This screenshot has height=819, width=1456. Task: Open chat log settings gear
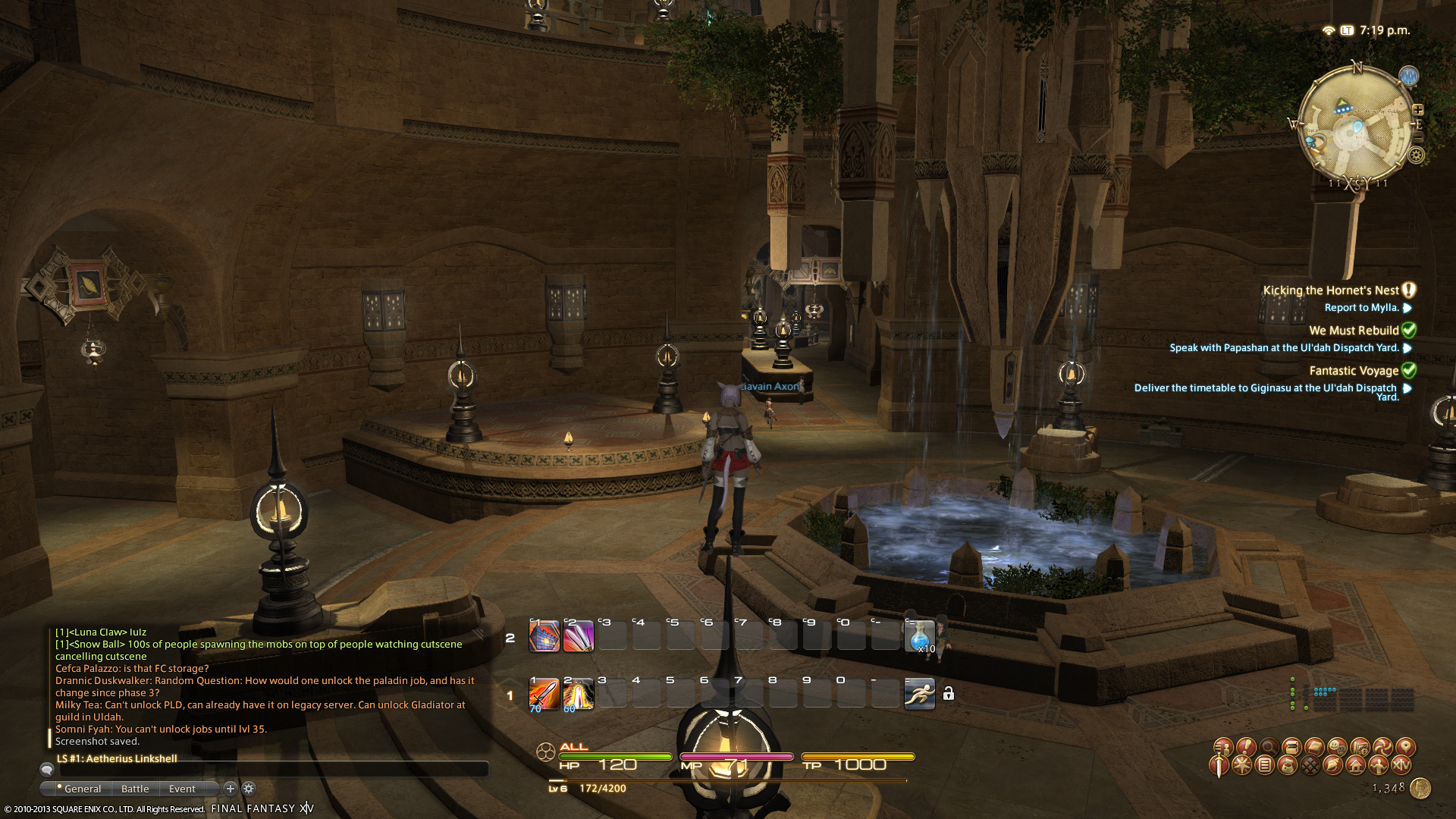[249, 789]
